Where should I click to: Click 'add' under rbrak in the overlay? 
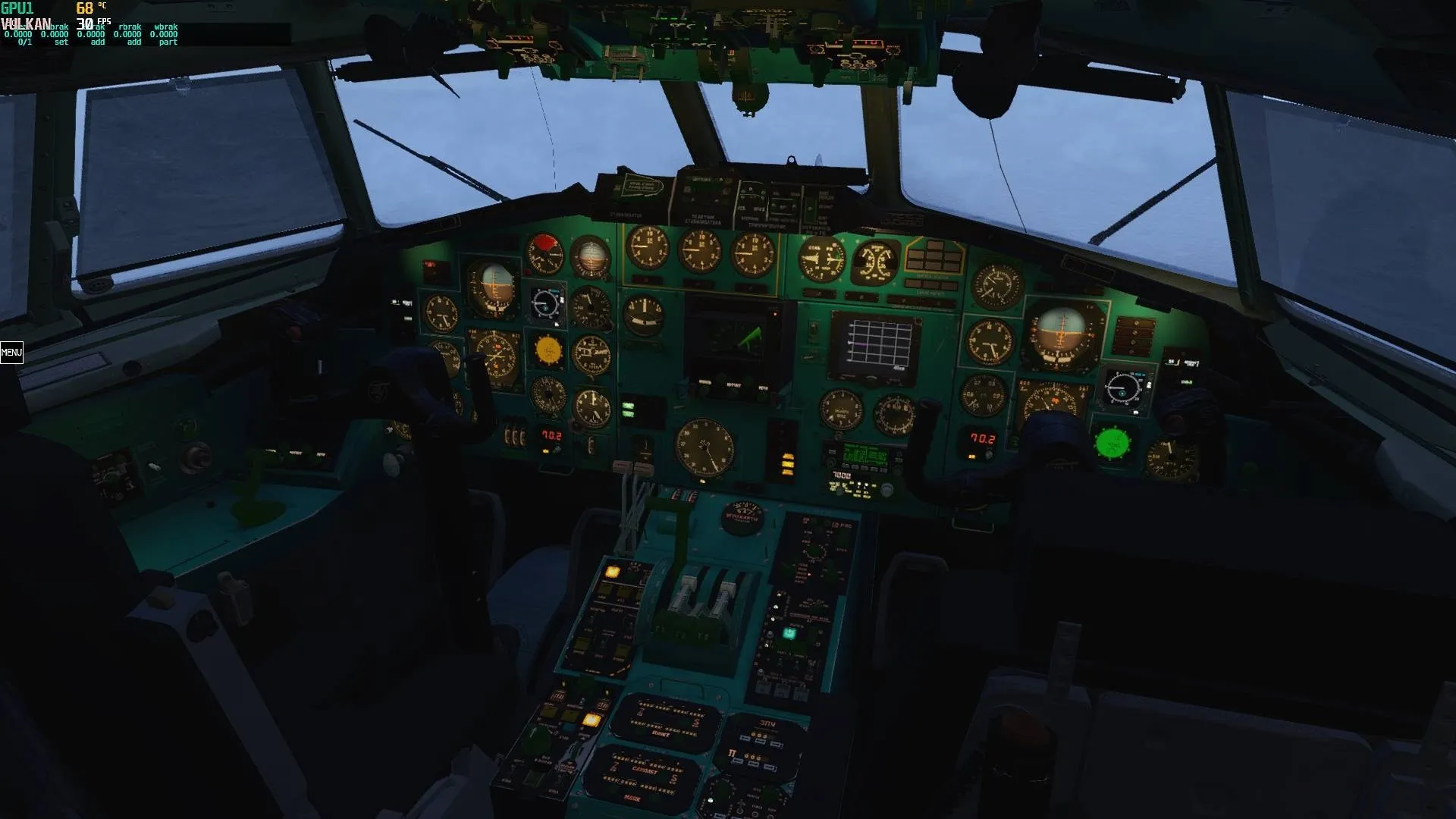pyautogui.click(x=134, y=42)
